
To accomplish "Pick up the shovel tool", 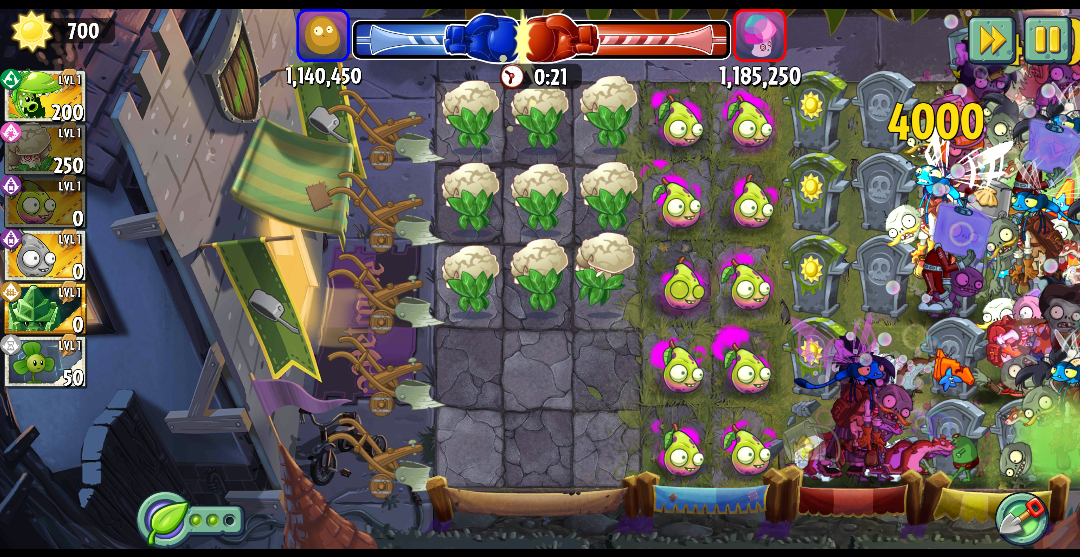I will pos(1020,516).
